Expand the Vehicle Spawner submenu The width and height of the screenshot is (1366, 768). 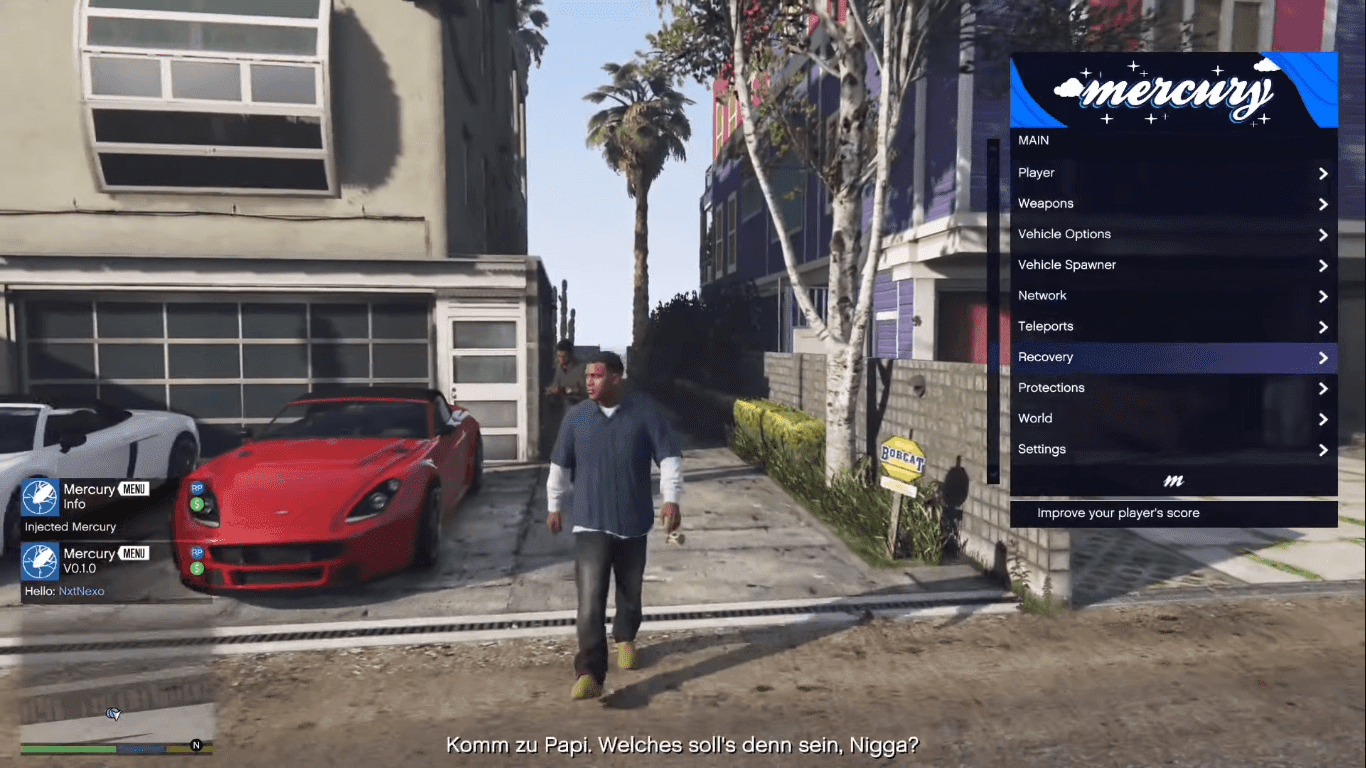pyautogui.click(x=1323, y=265)
